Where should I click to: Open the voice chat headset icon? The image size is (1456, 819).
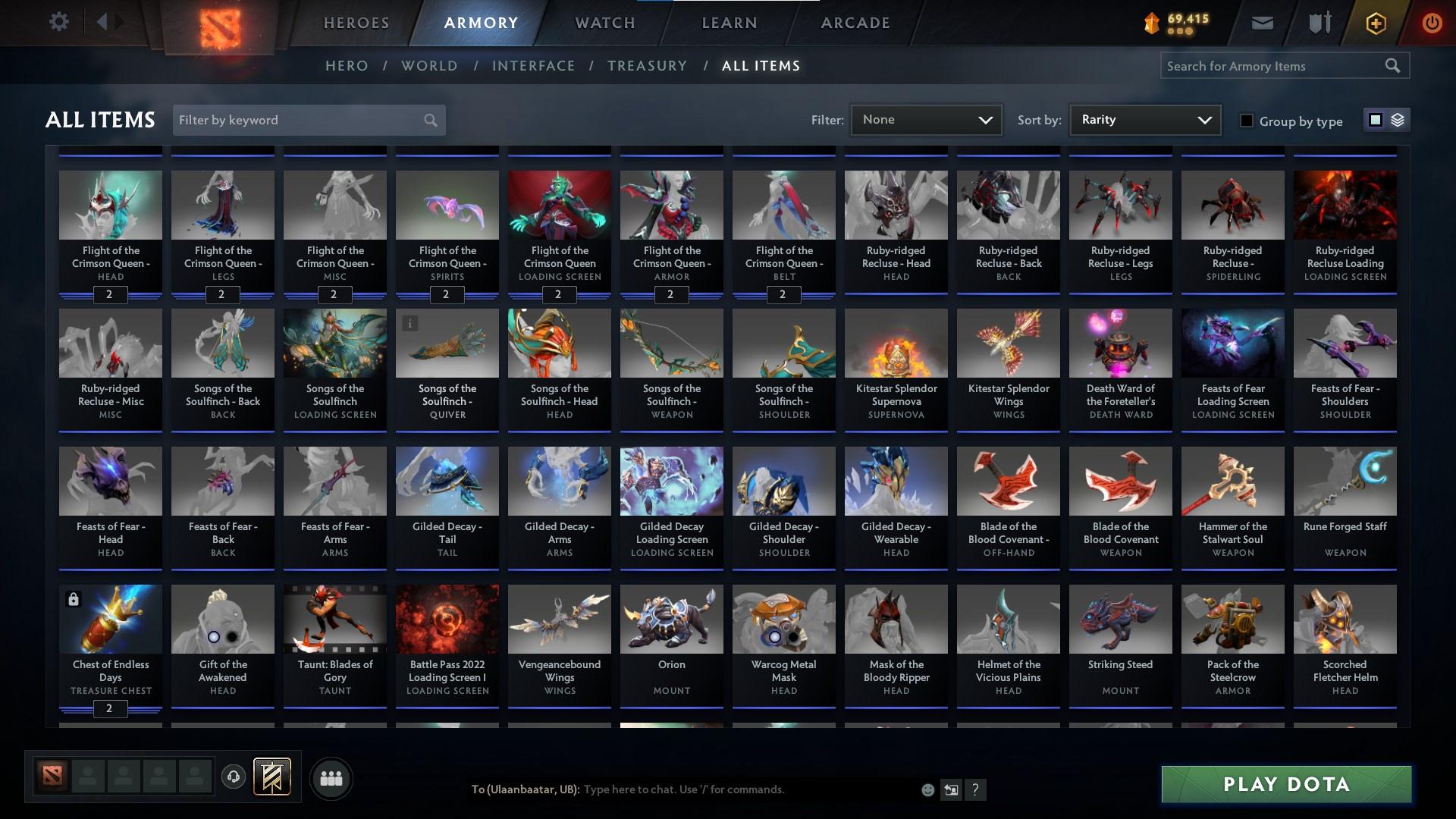coord(233,777)
